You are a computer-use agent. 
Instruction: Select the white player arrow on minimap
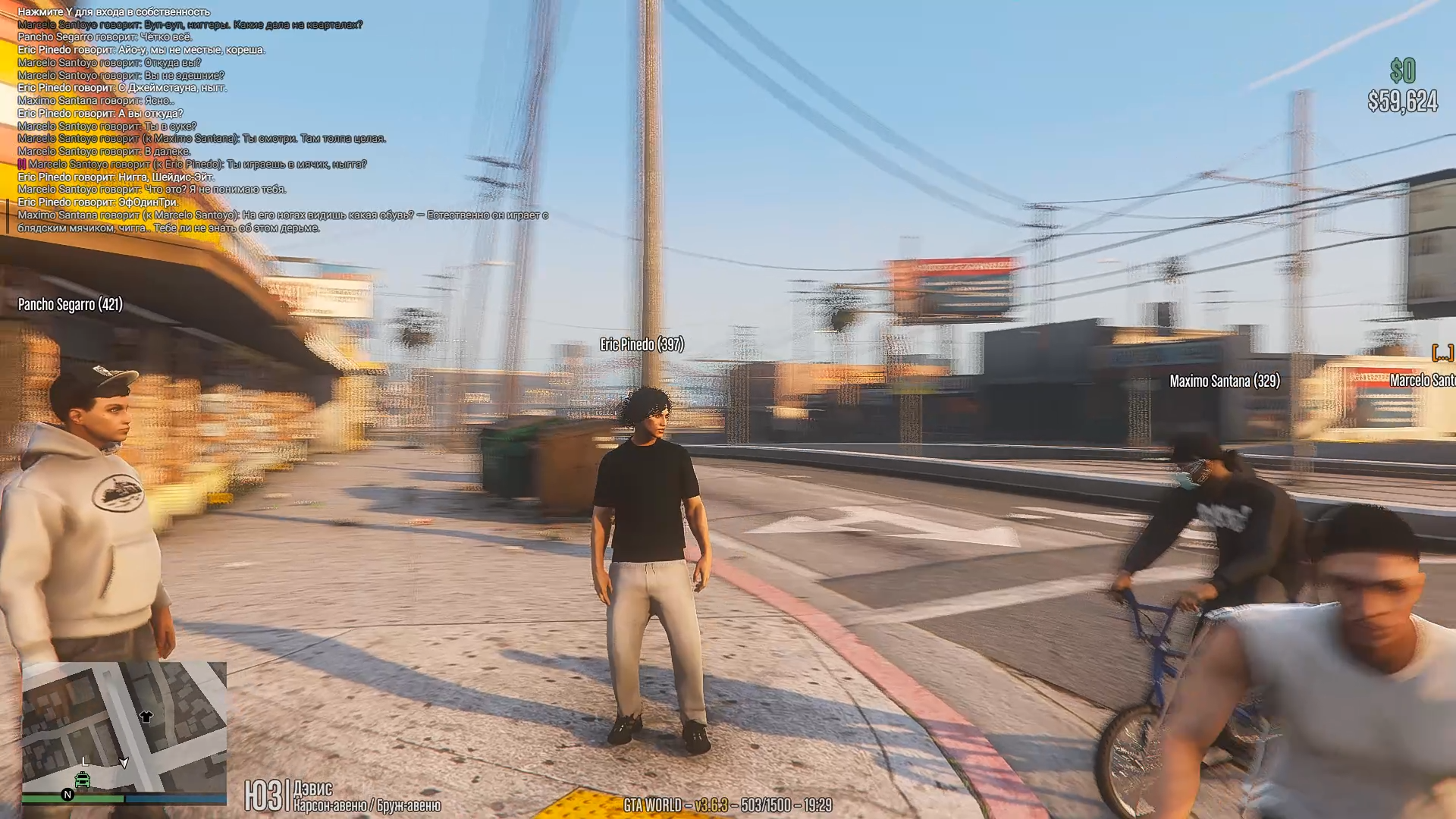click(x=124, y=763)
